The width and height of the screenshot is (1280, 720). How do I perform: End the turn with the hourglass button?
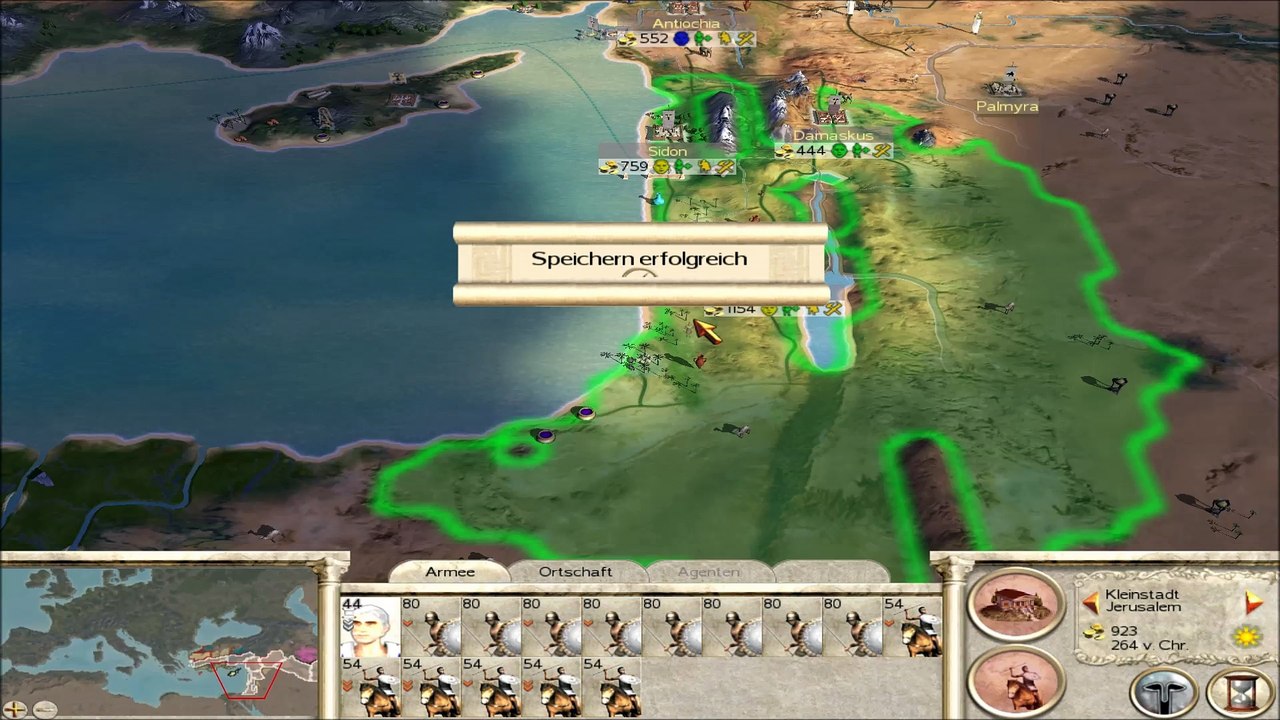(x=1240, y=691)
